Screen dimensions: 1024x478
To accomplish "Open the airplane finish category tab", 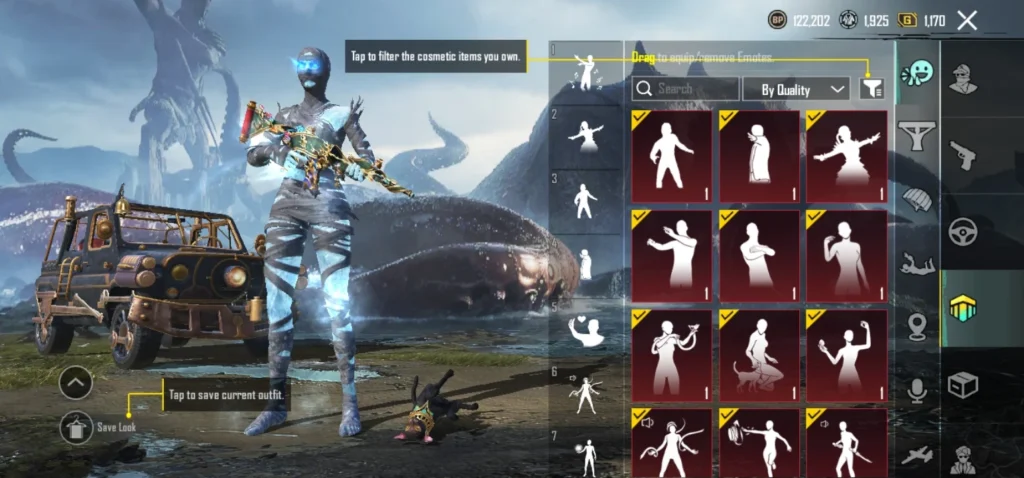I will click(x=917, y=455).
